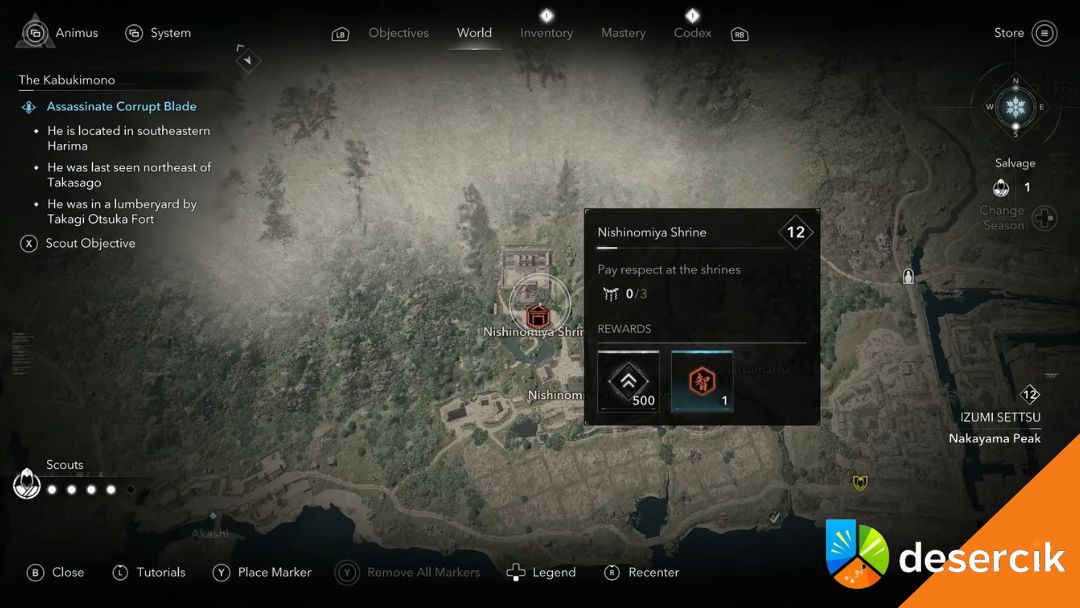Image resolution: width=1080 pixels, height=608 pixels.
Task: Select the knowledge point reward tile
Action: tap(702, 381)
